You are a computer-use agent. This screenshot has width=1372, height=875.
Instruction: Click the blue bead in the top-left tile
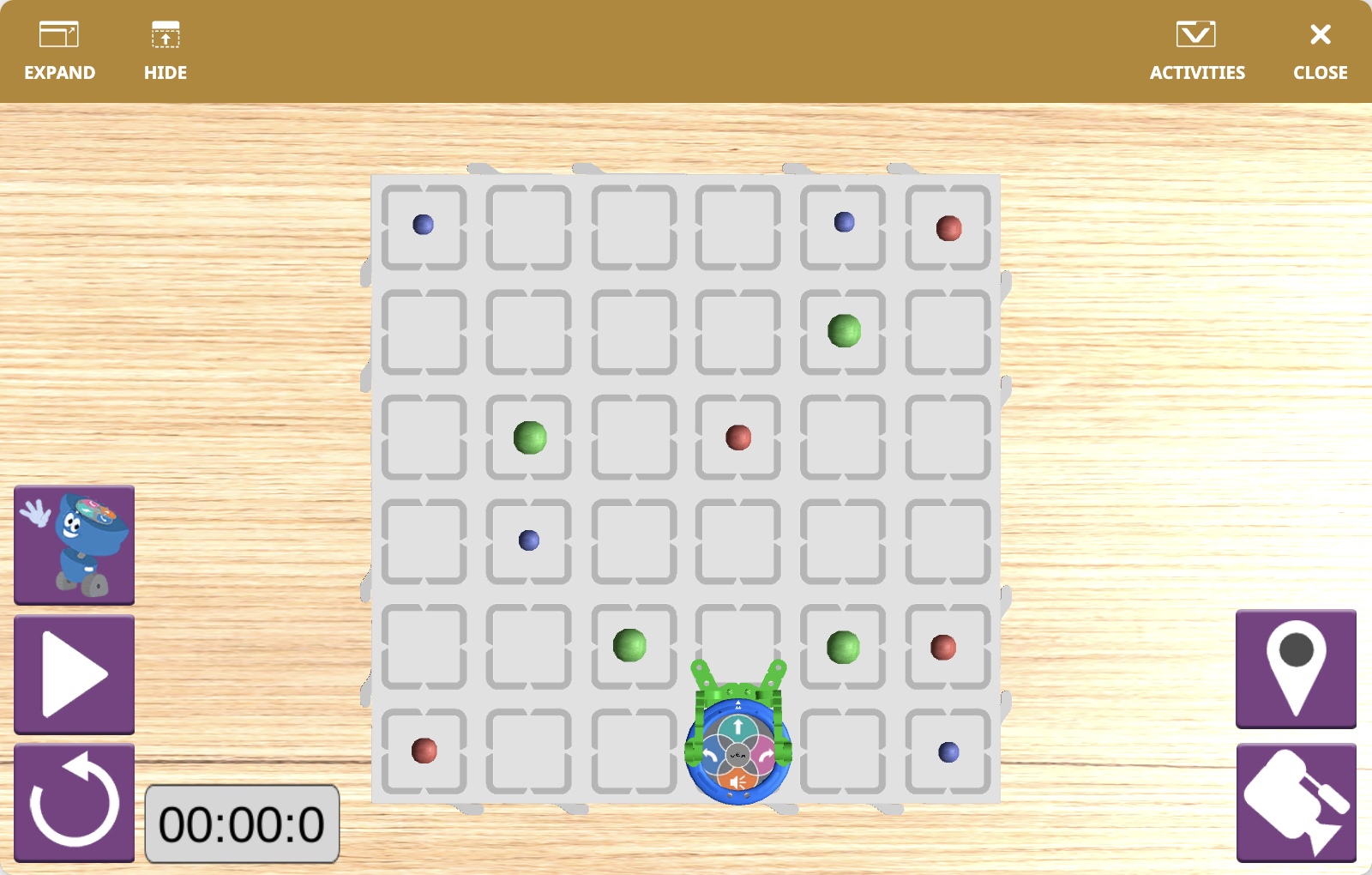click(x=421, y=225)
